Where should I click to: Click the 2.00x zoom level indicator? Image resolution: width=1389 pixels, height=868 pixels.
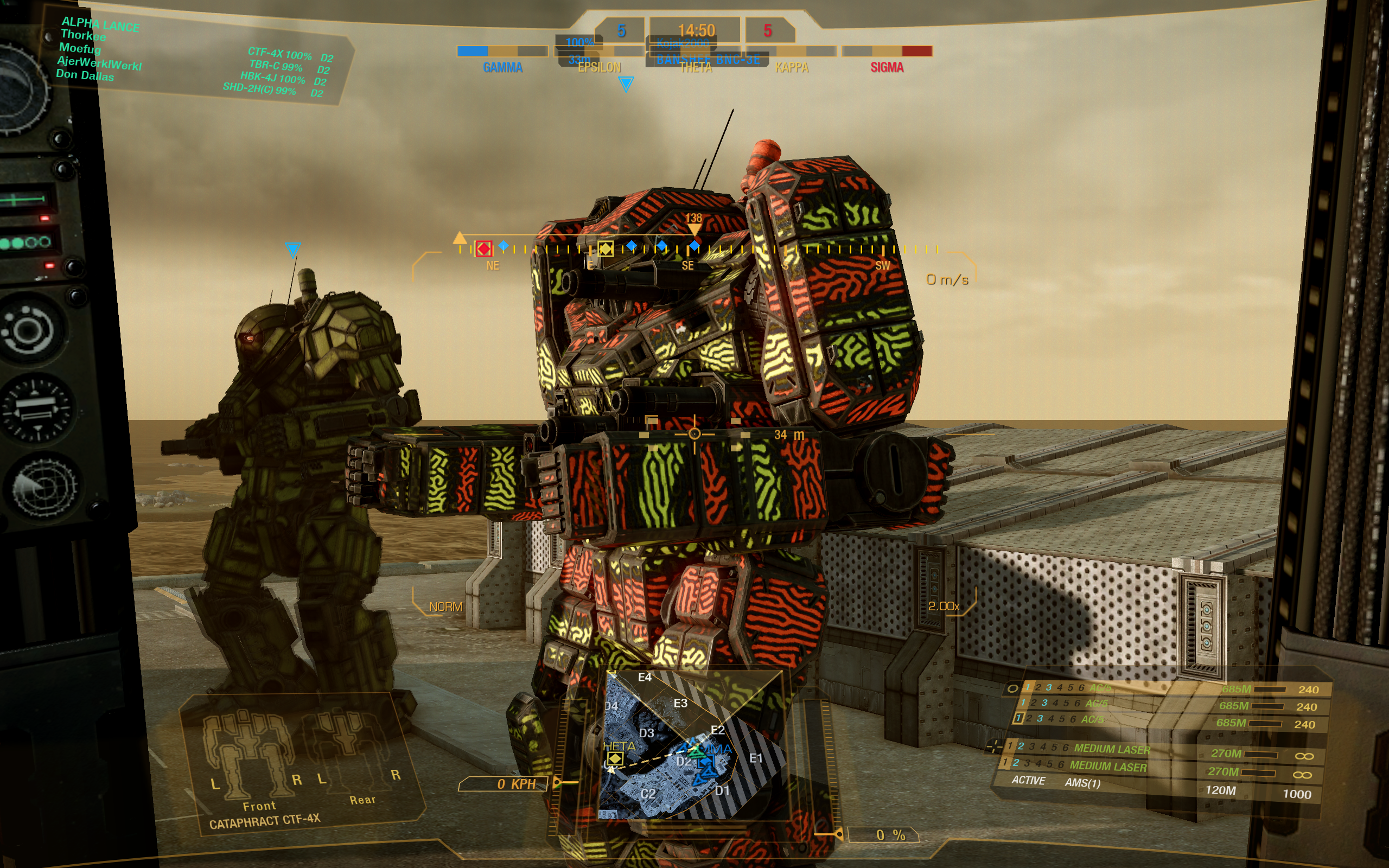[943, 606]
